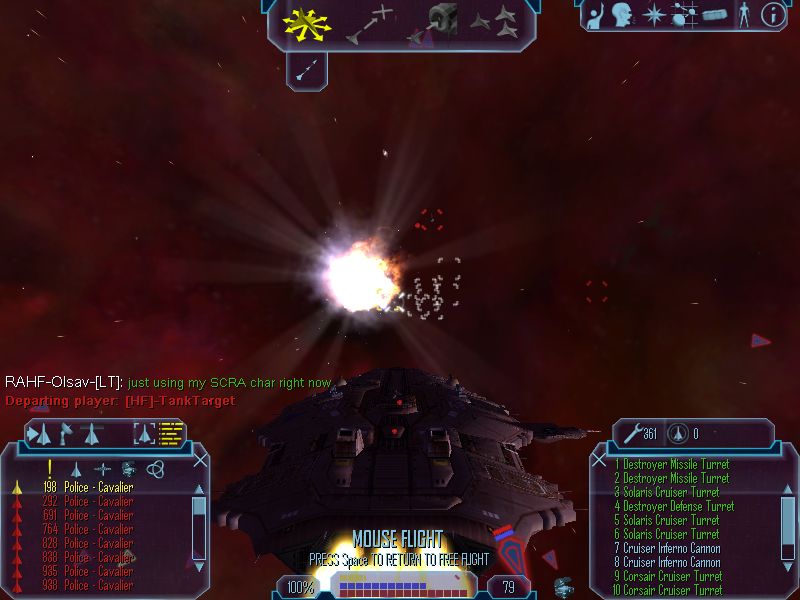Close the contact list panel

tap(200, 461)
